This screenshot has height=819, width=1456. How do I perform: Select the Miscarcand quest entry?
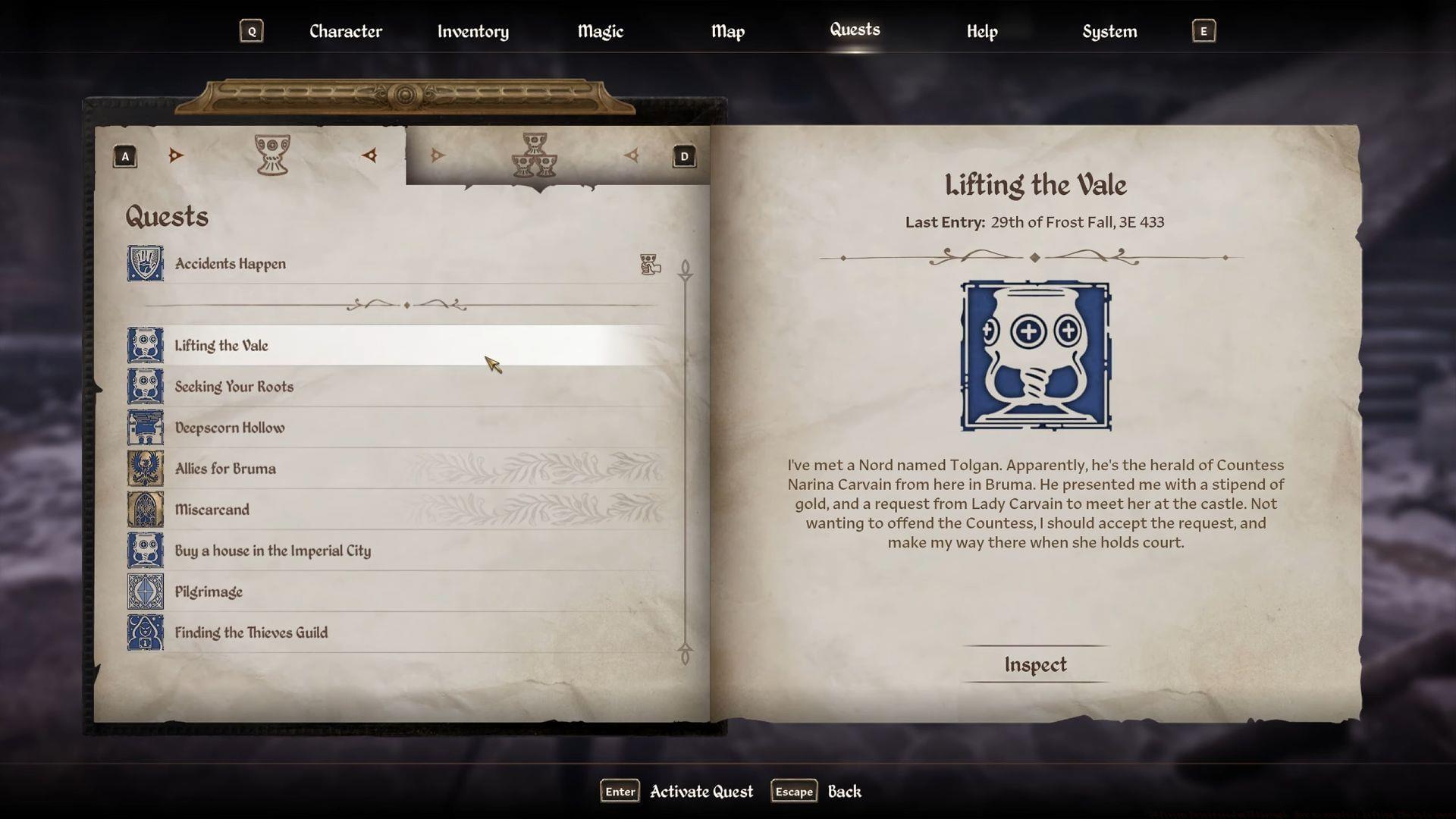[212, 510]
